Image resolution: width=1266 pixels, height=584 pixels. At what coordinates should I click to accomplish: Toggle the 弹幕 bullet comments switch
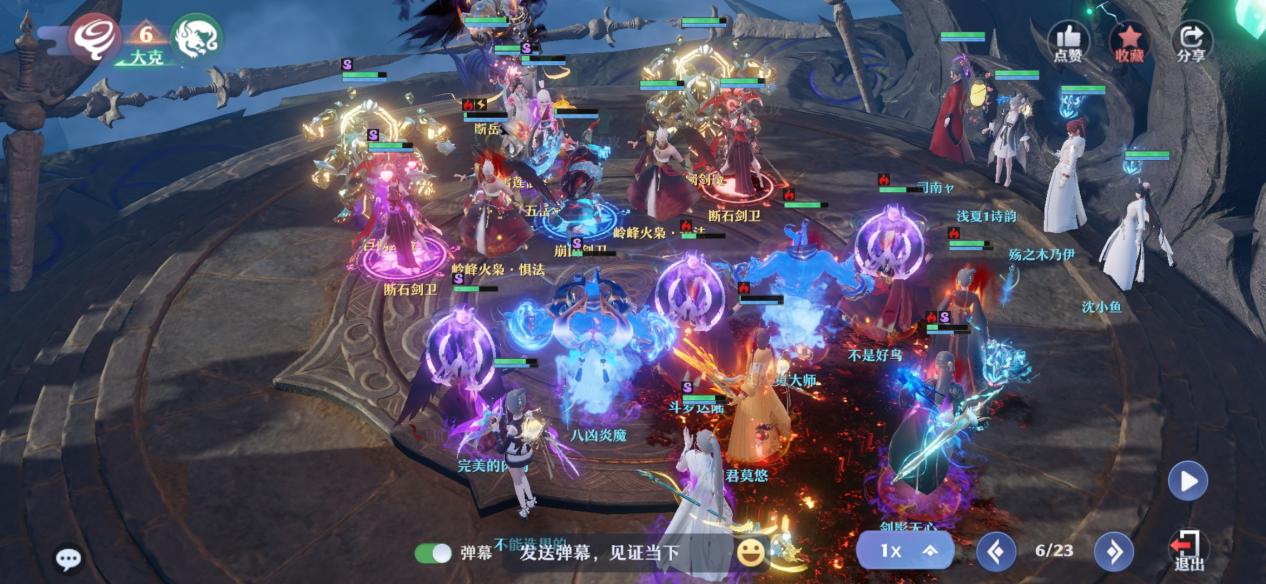click(x=434, y=553)
